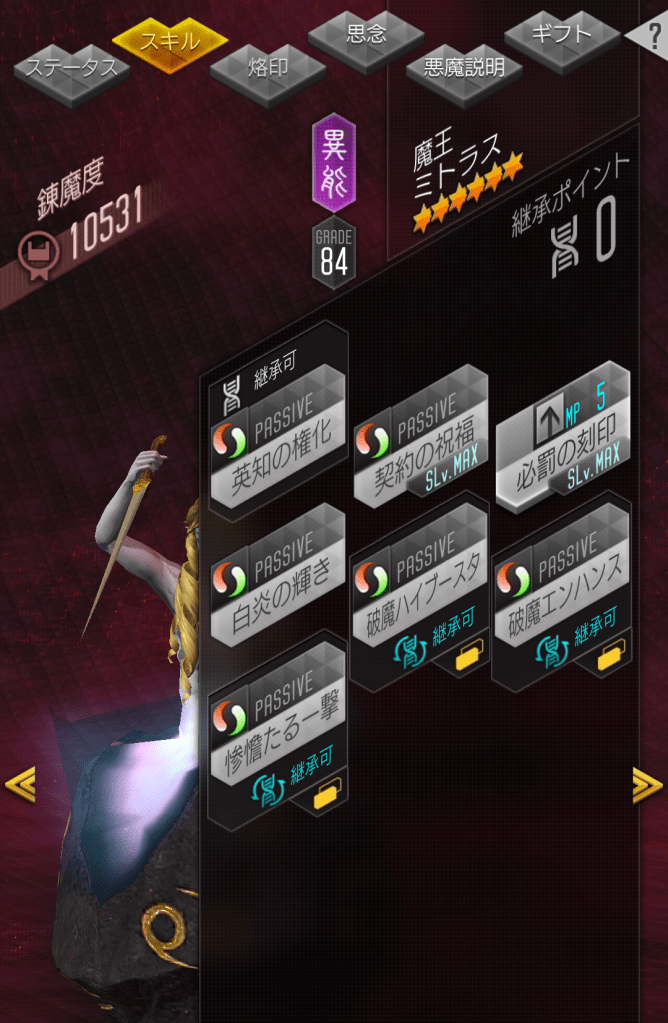668x1023 pixels.
Task: Switch to the ギフト tab
Action: coord(563,35)
